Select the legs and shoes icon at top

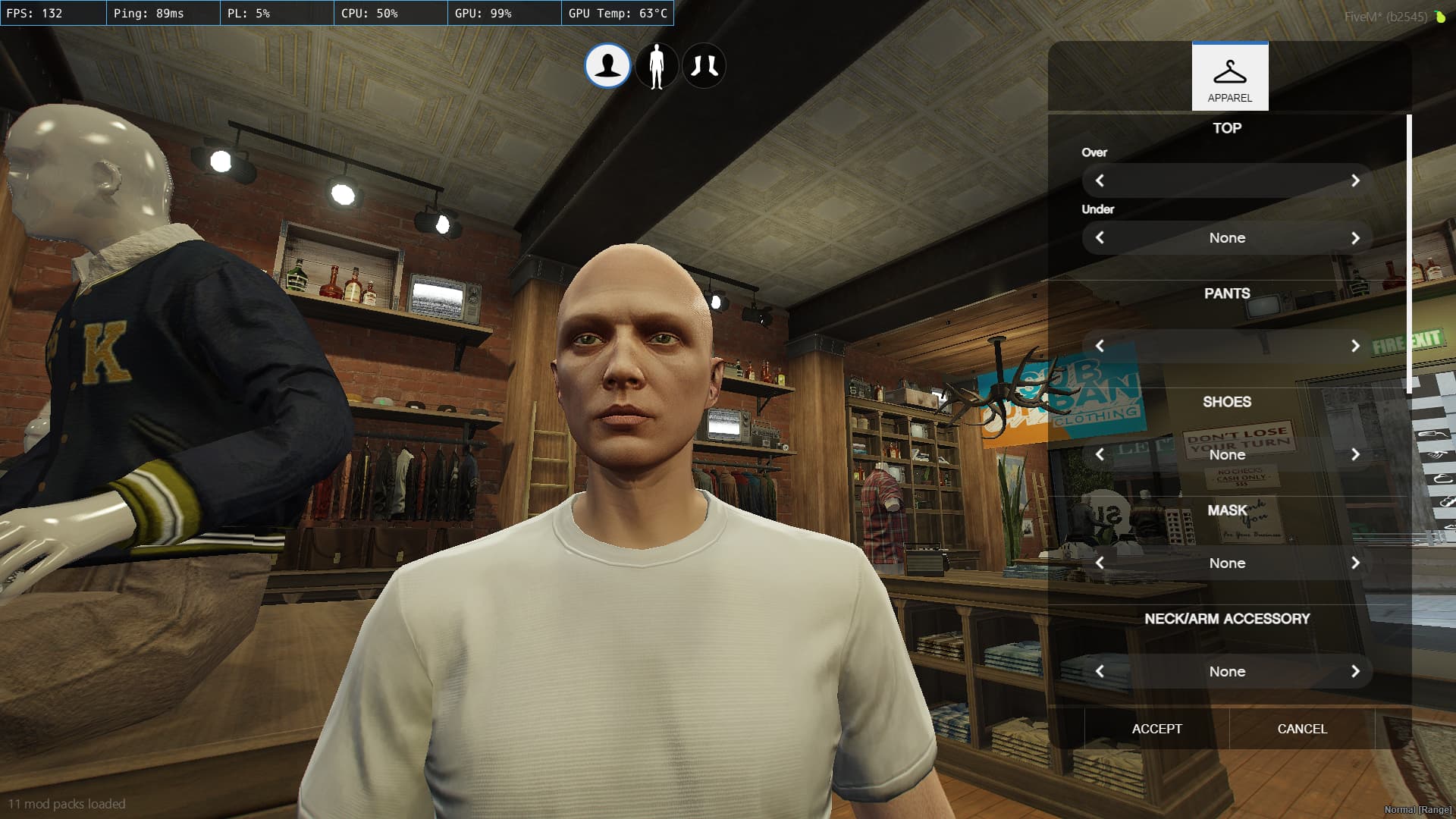coord(705,66)
